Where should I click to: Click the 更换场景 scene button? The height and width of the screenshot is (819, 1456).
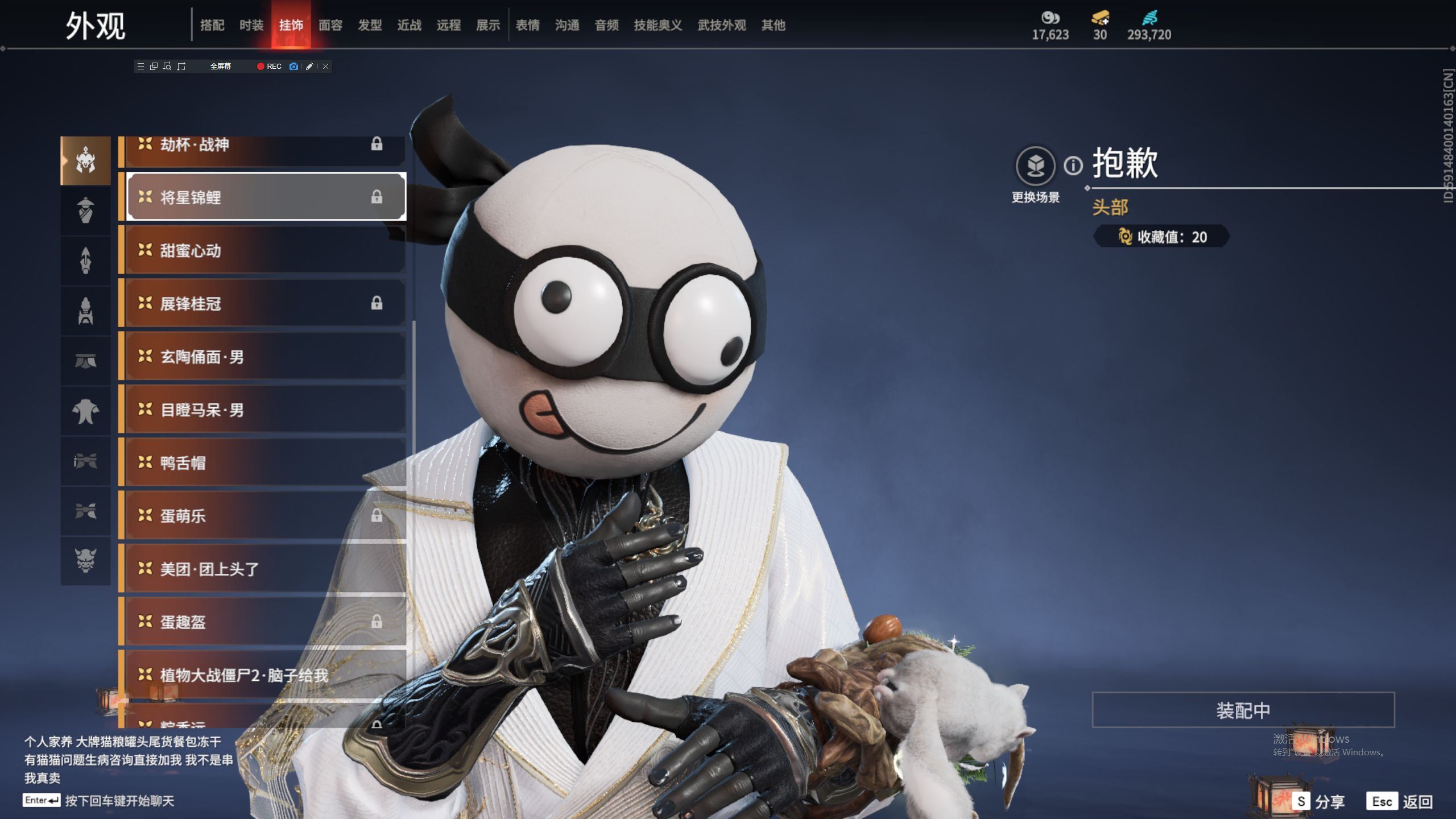coord(1035,166)
